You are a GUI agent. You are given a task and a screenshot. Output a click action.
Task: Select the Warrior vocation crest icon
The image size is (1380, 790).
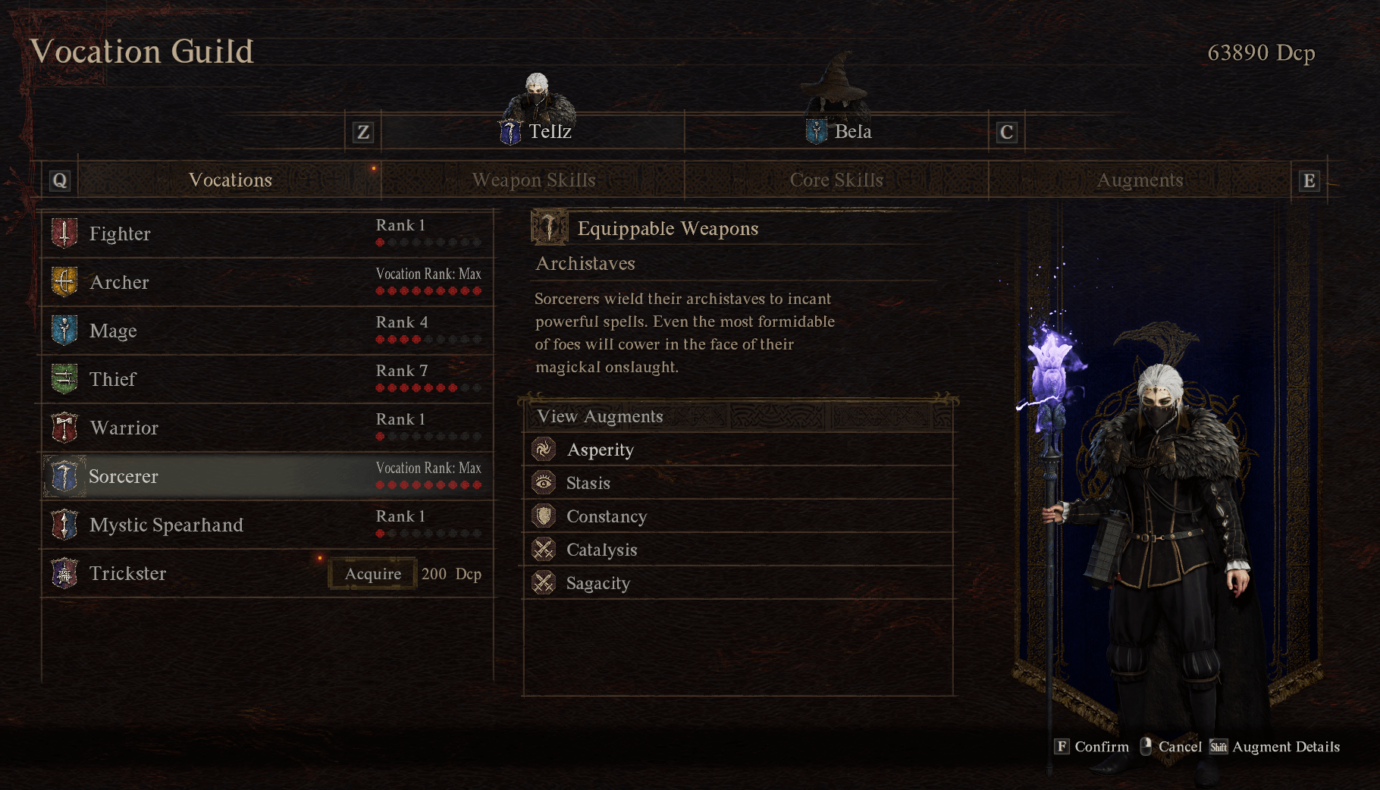coord(65,427)
